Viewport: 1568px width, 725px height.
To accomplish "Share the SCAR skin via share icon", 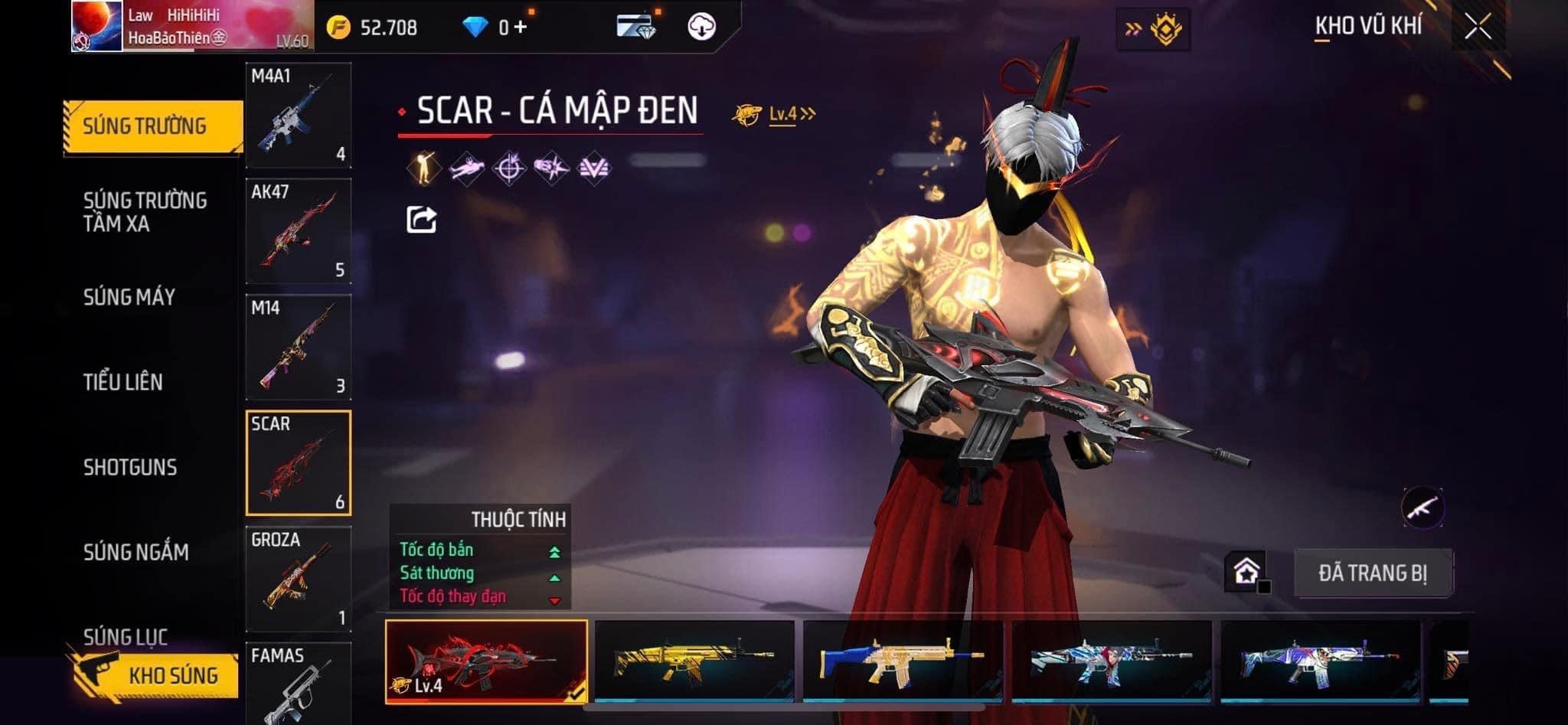I will (x=421, y=220).
